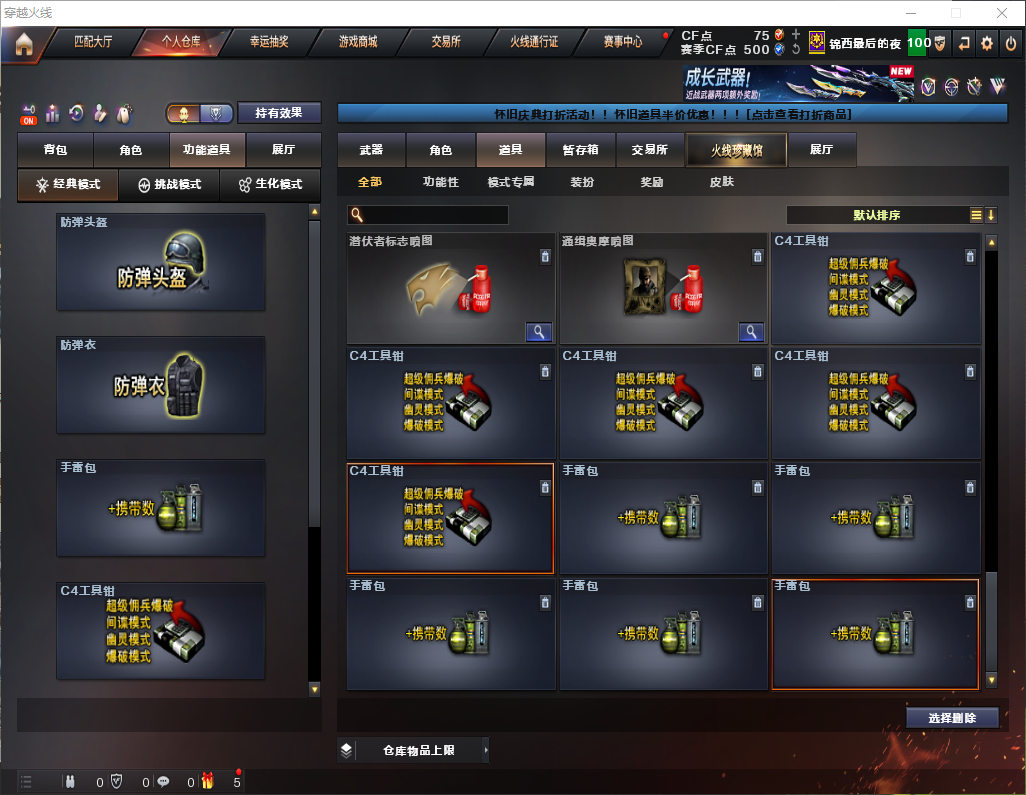Viewport: 1026px width, 795px height.
Task: Select the 挑战模式 challenge mode tab
Action: pyautogui.click(x=169, y=185)
